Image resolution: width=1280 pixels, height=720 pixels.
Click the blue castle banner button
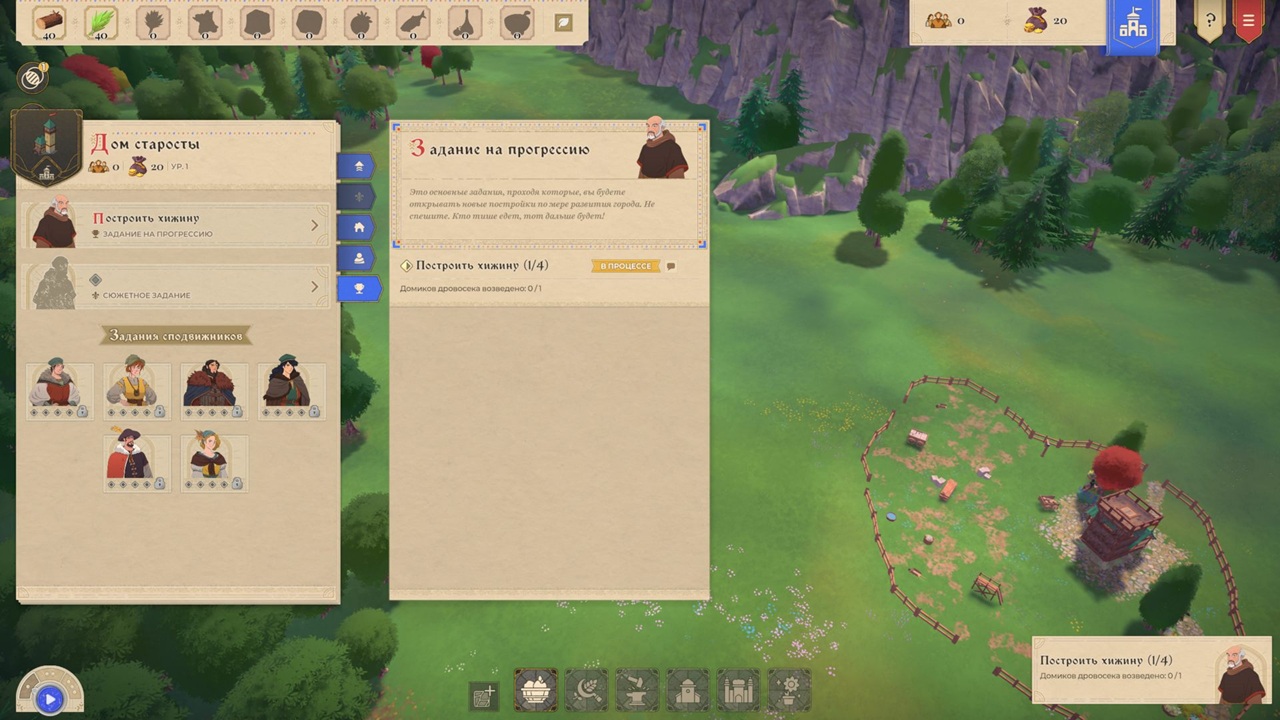click(1132, 25)
